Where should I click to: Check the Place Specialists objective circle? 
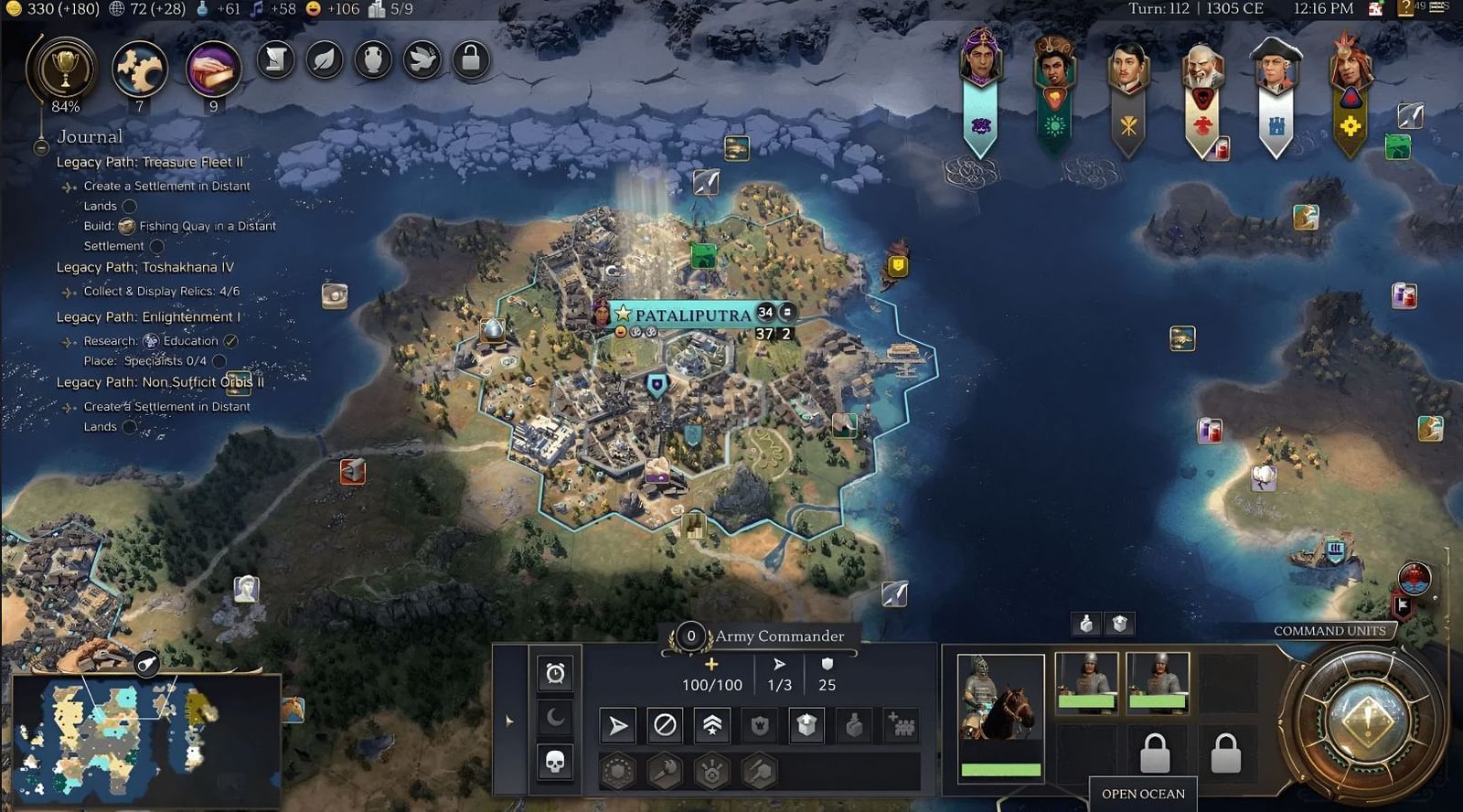click(x=218, y=361)
